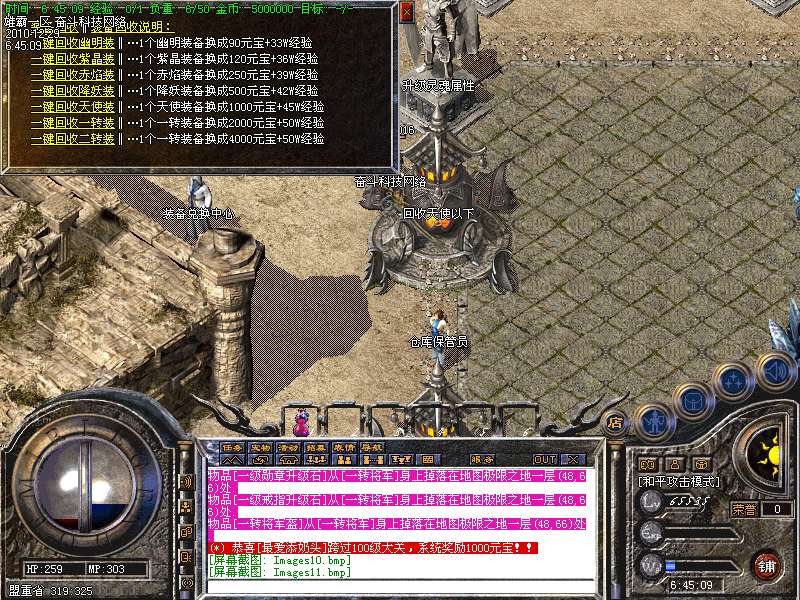The width and height of the screenshot is (800, 600).
Task: Click the OUT button on chat bar
Action: click(x=544, y=460)
